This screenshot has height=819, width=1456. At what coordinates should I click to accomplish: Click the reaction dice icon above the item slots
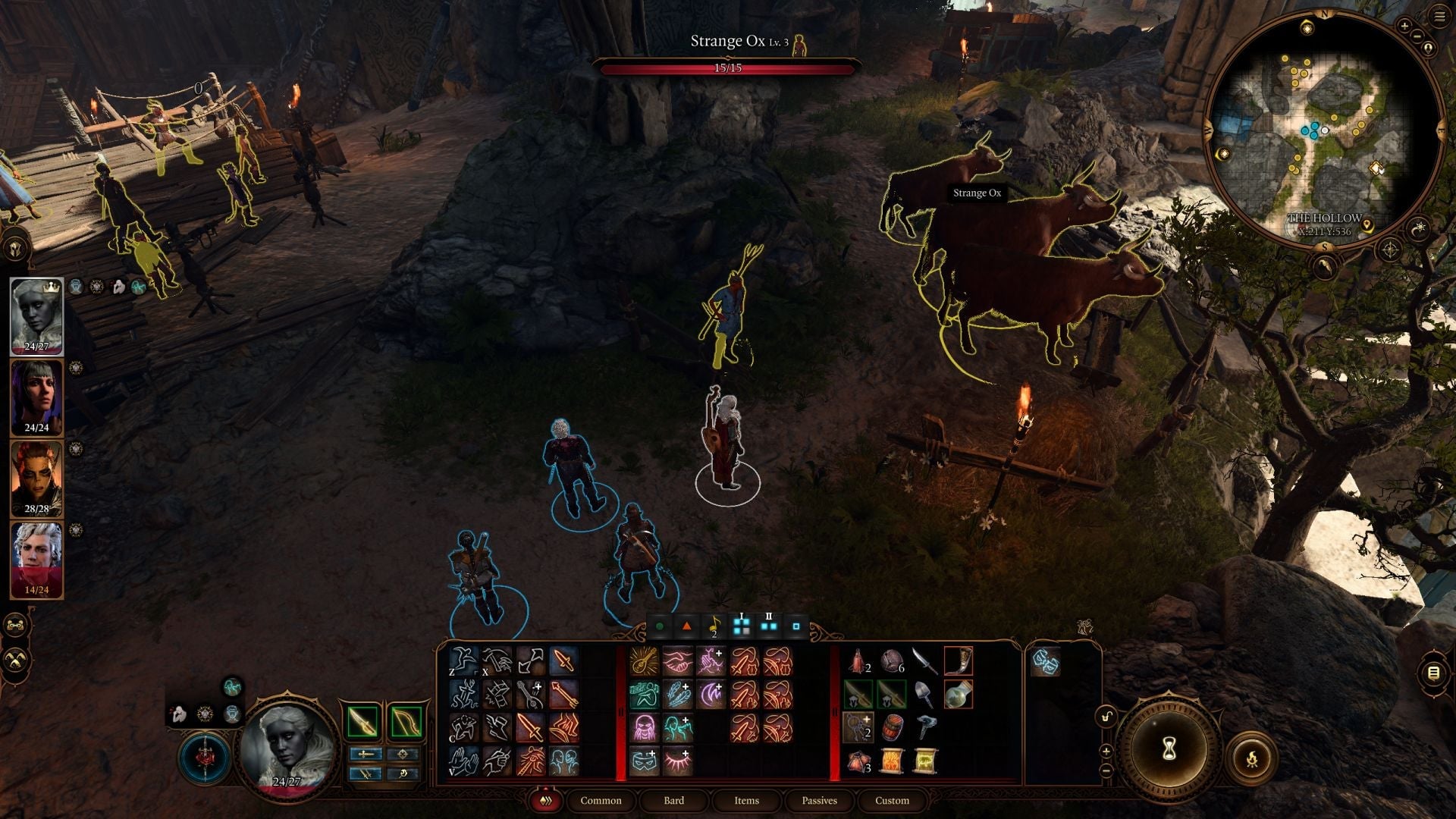click(x=1046, y=662)
